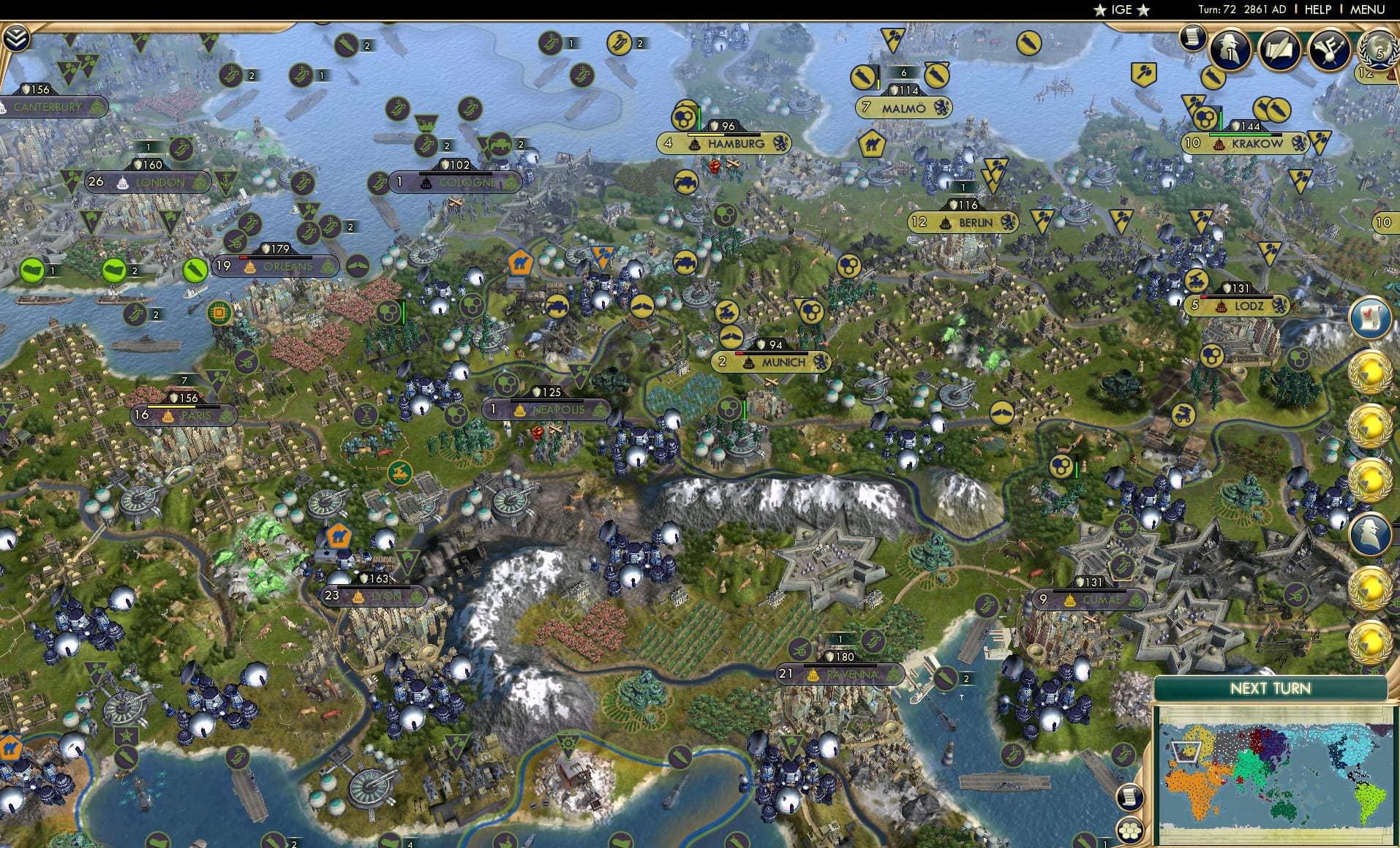The width and height of the screenshot is (1400, 848).
Task: Open the notification log scroll below the top bar
Action: (x=1192, y=38)
